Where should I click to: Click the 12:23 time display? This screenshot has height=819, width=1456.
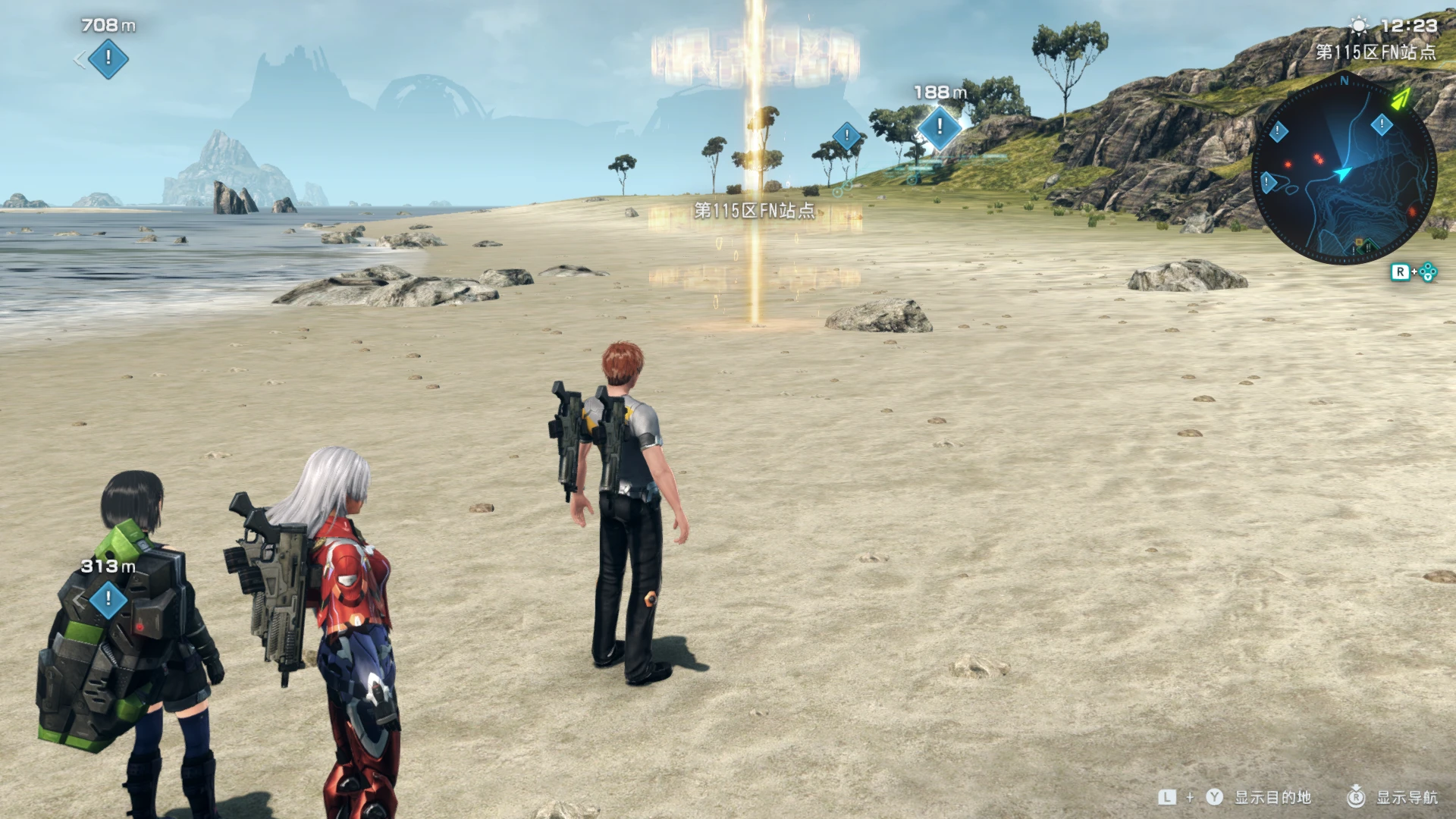pyautogui.click(x=1408, y=25)
